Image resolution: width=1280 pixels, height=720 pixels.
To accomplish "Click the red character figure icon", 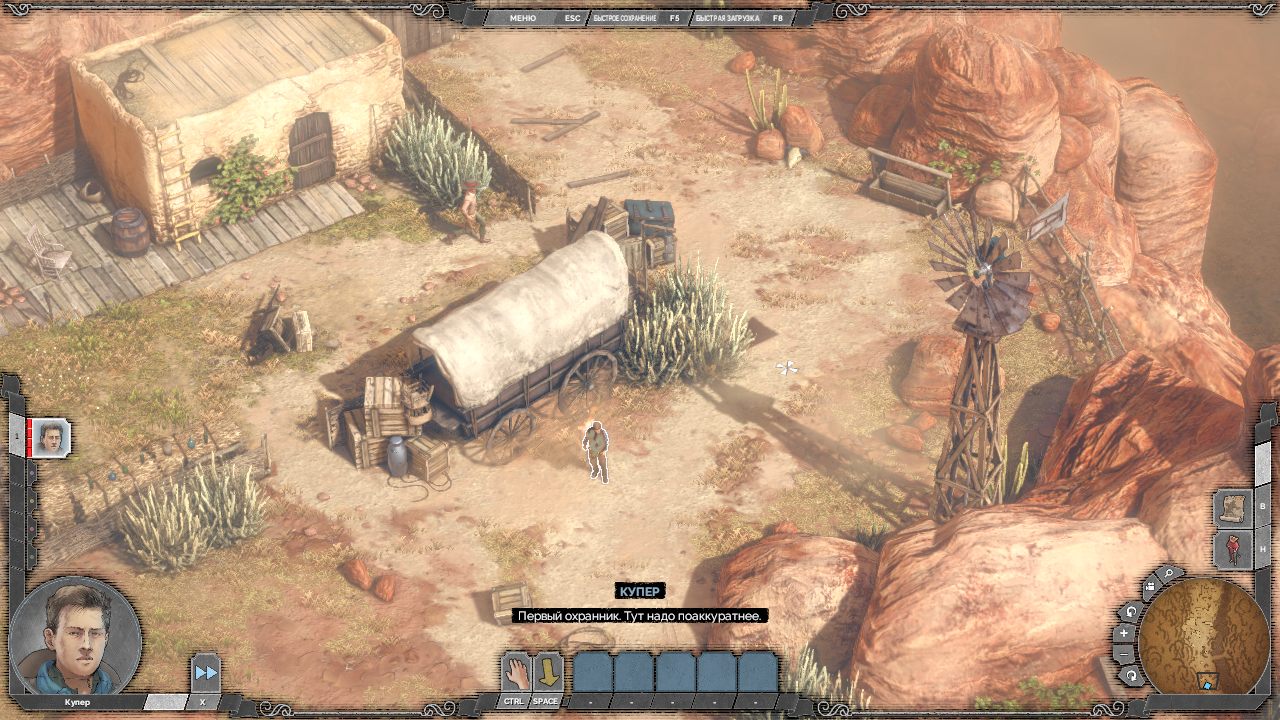I will click(1232, 549).
